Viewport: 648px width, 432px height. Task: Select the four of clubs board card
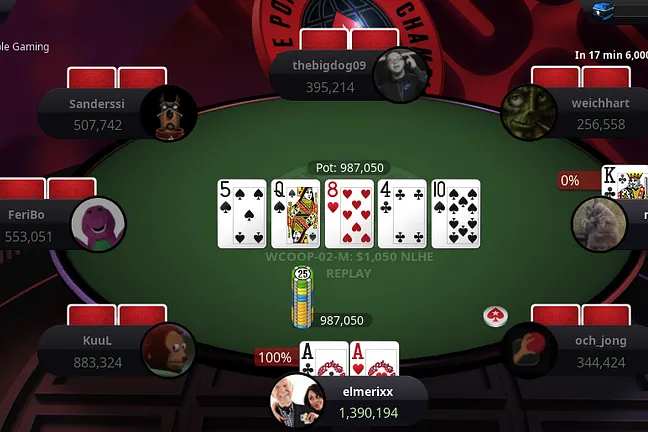pyautogui.click(x=402, y=213)
